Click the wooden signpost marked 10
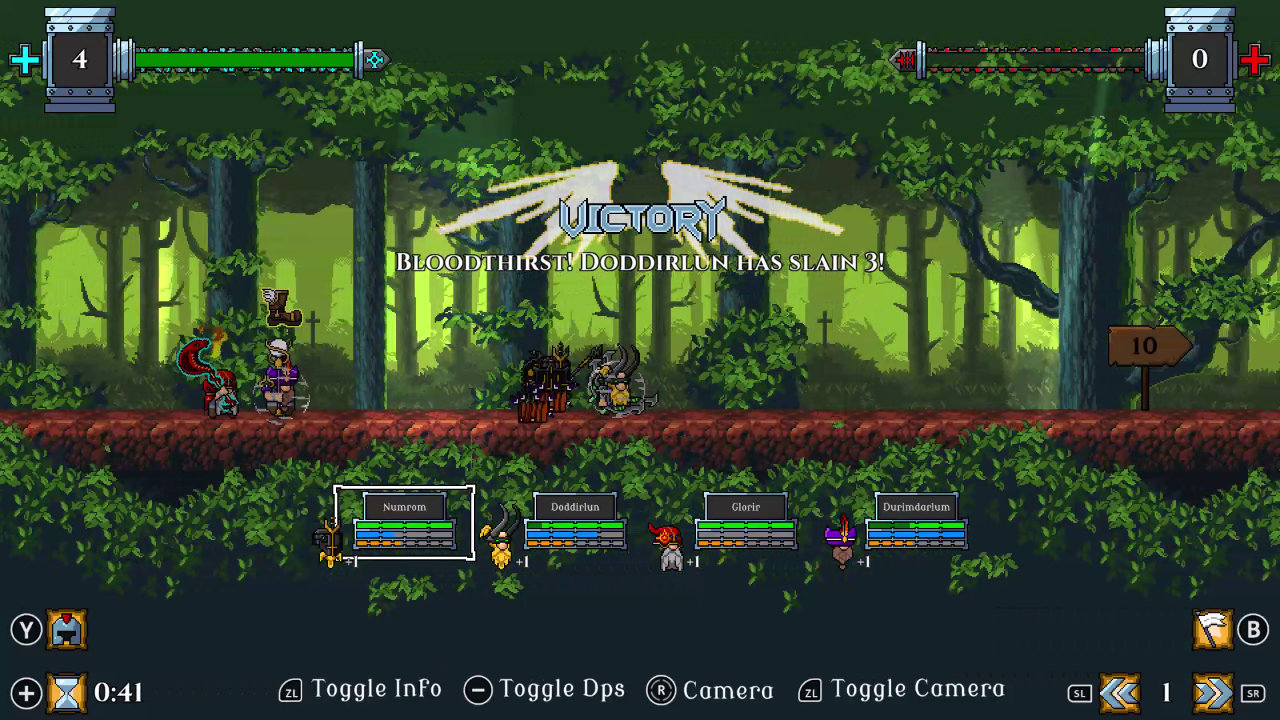1280x720 pixels. (1146, 347)
